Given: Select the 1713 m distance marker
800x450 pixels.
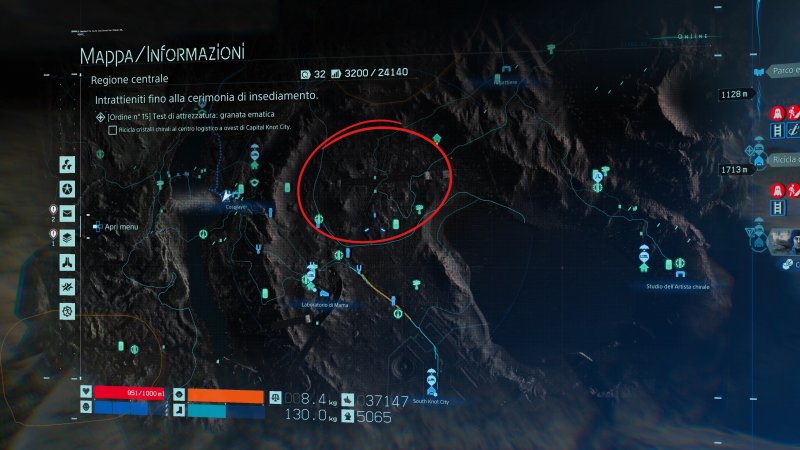Looking at the screenshot, I should [733, 171].
